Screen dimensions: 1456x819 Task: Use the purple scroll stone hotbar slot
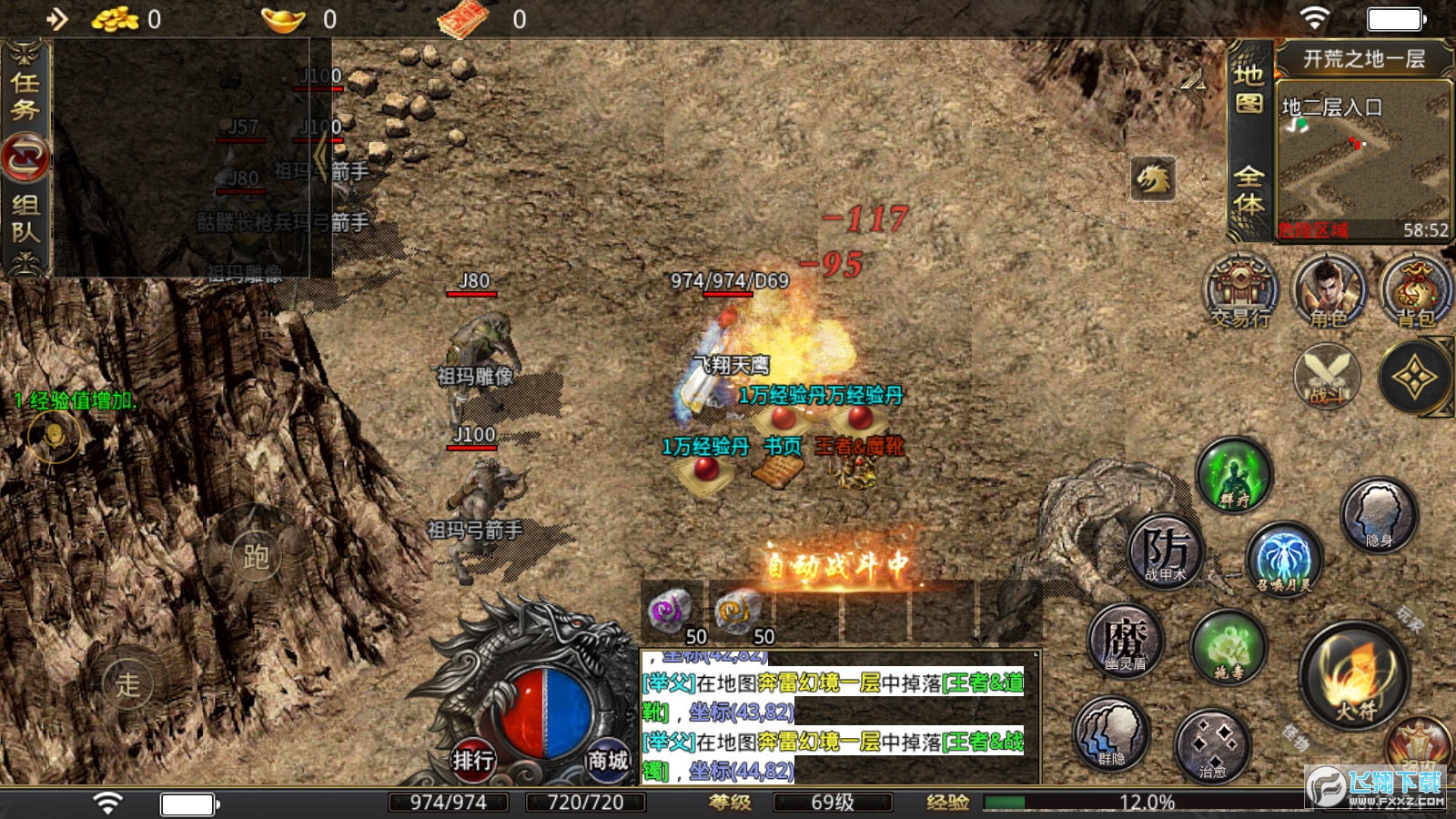(672, 611)
